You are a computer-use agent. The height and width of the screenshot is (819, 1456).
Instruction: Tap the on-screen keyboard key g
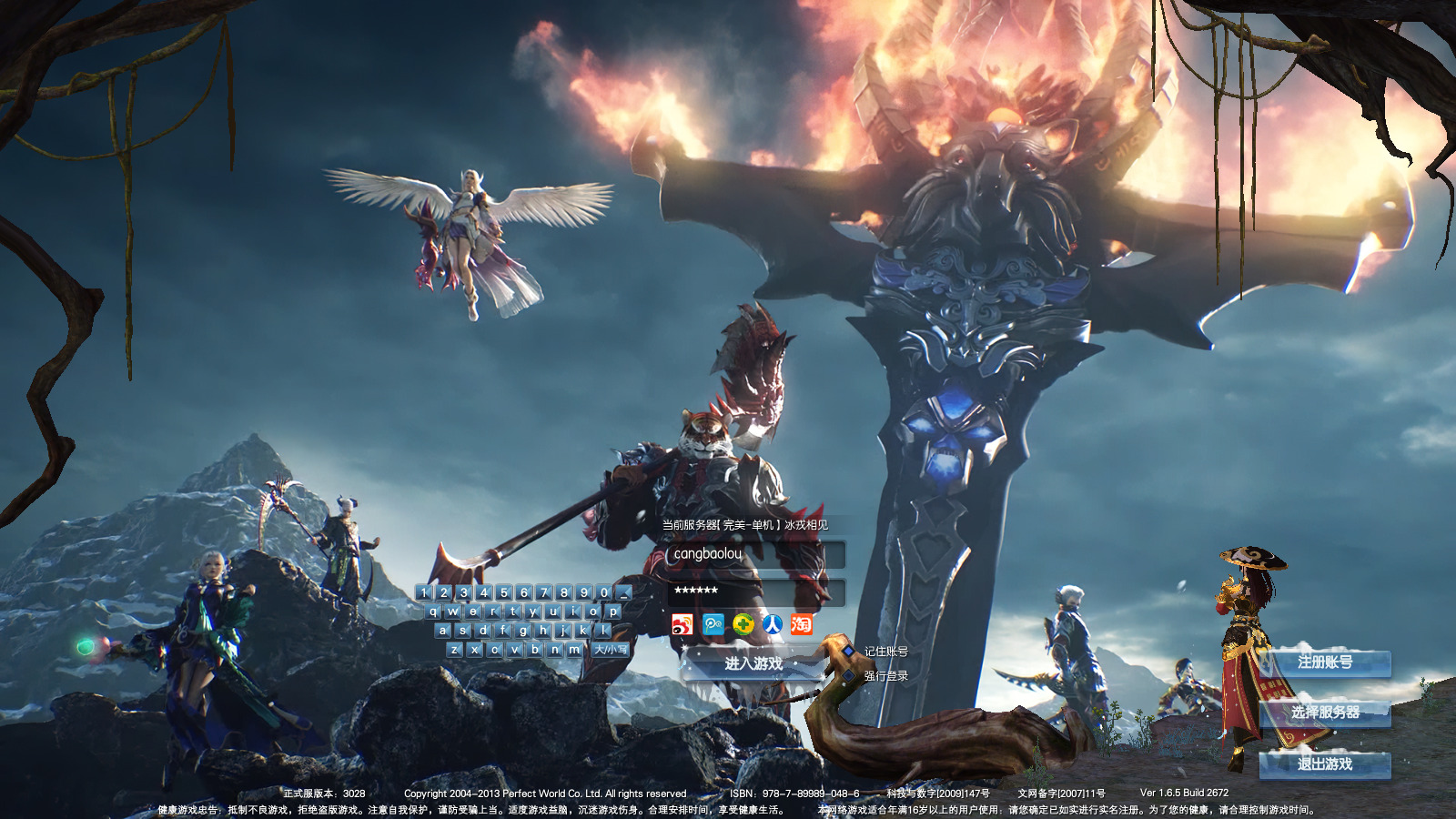(x=523, y=631)
